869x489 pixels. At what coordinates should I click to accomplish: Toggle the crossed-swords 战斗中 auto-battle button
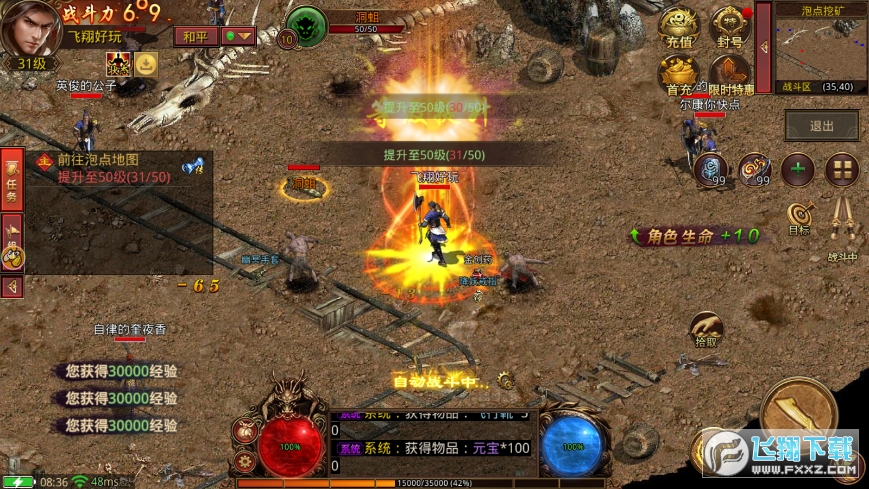tap(841, 220)
